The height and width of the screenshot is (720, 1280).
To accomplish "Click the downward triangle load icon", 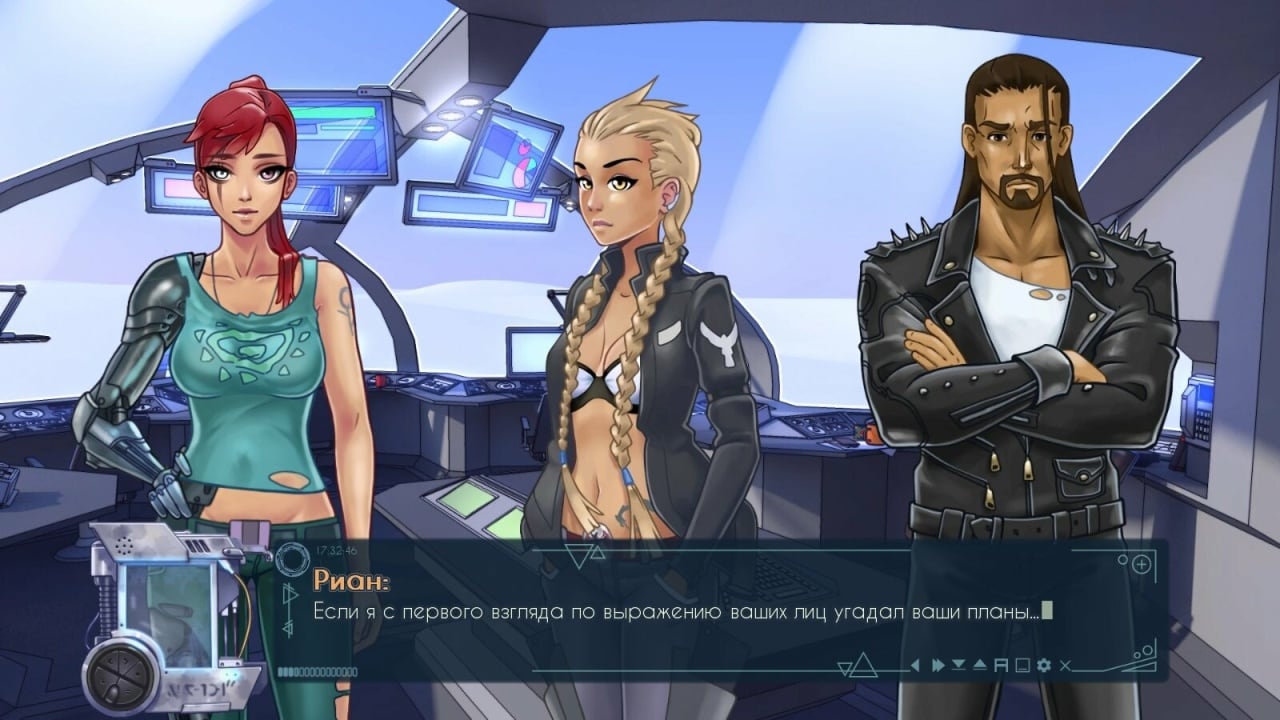I will (958, 665).
